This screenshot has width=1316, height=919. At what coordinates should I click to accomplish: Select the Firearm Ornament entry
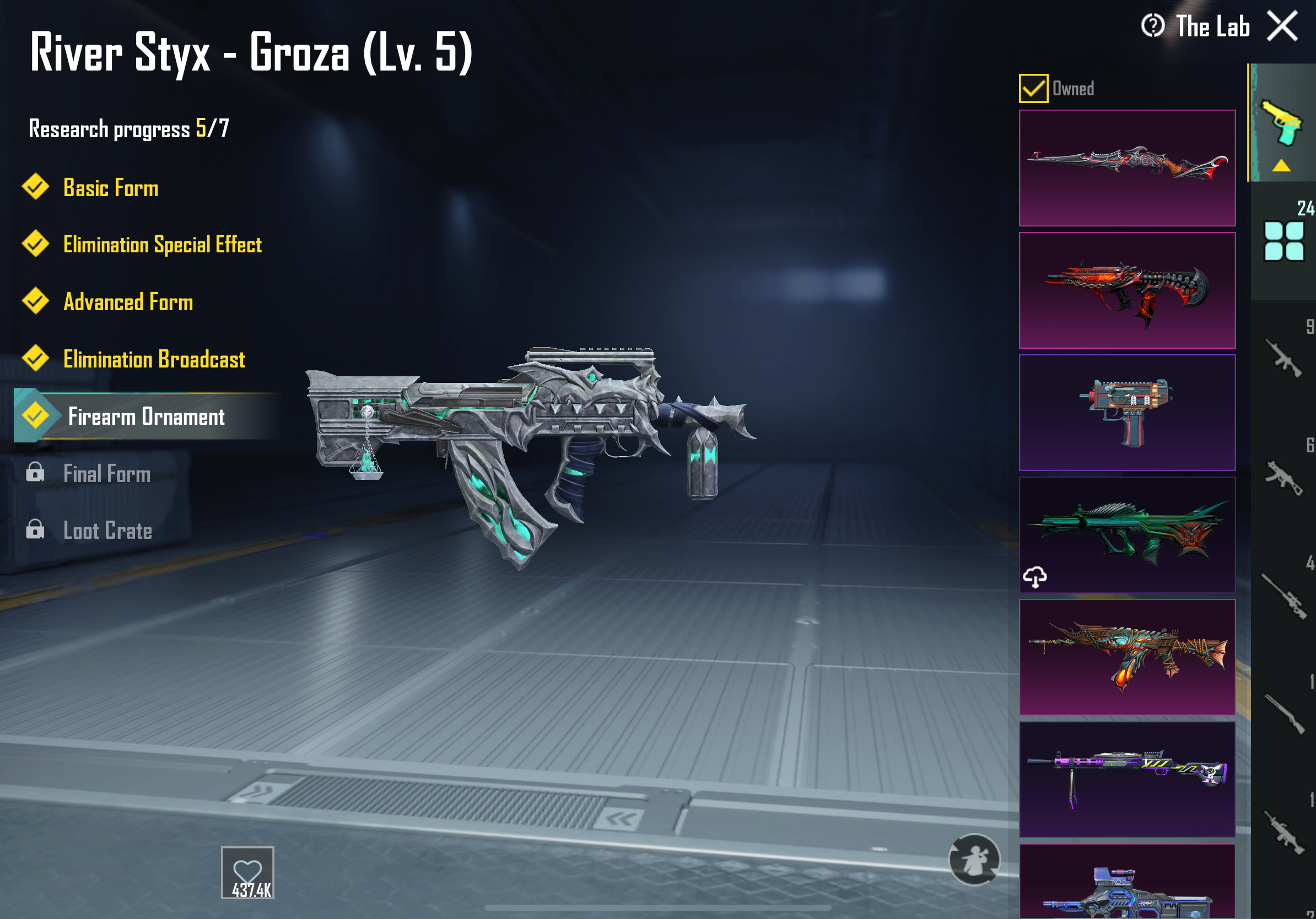[x=145, y=417]
